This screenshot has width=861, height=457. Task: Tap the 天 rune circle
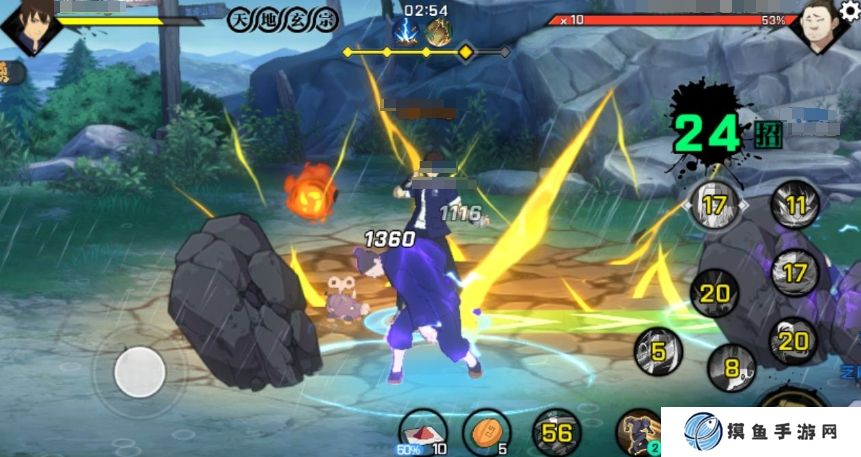coord(238,20)
